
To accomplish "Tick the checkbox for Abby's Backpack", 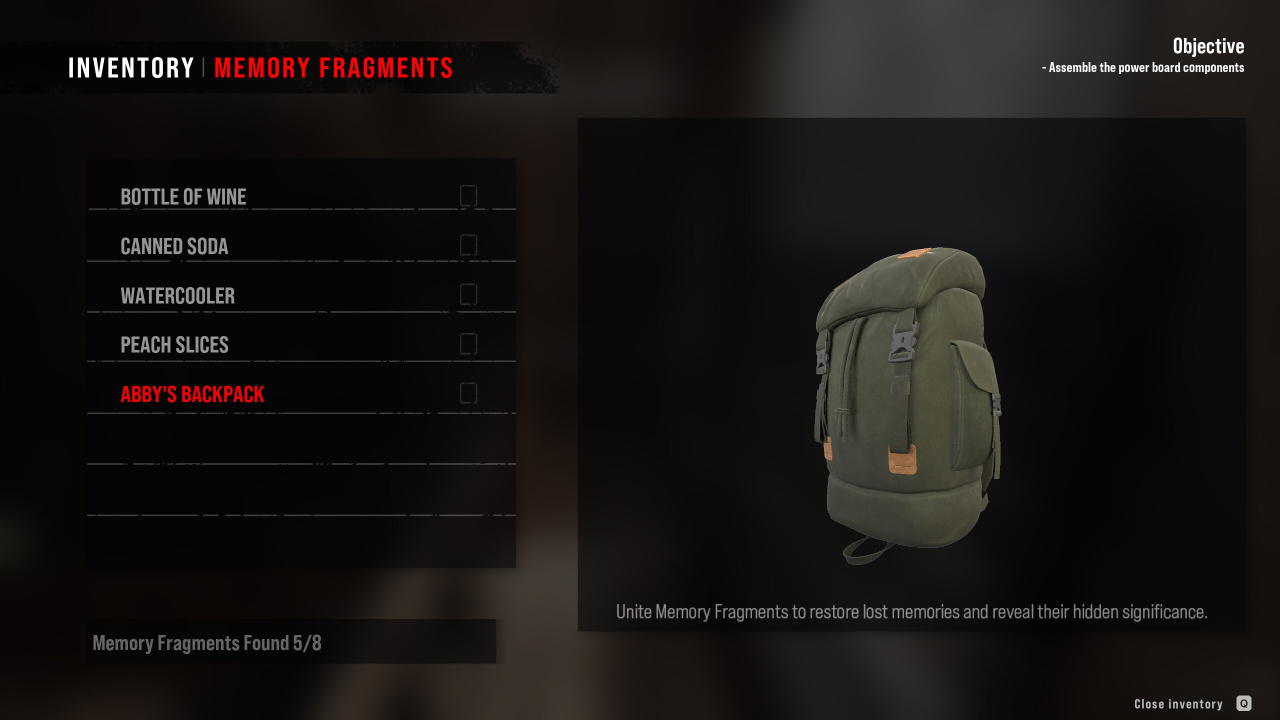I will [468, 393].
